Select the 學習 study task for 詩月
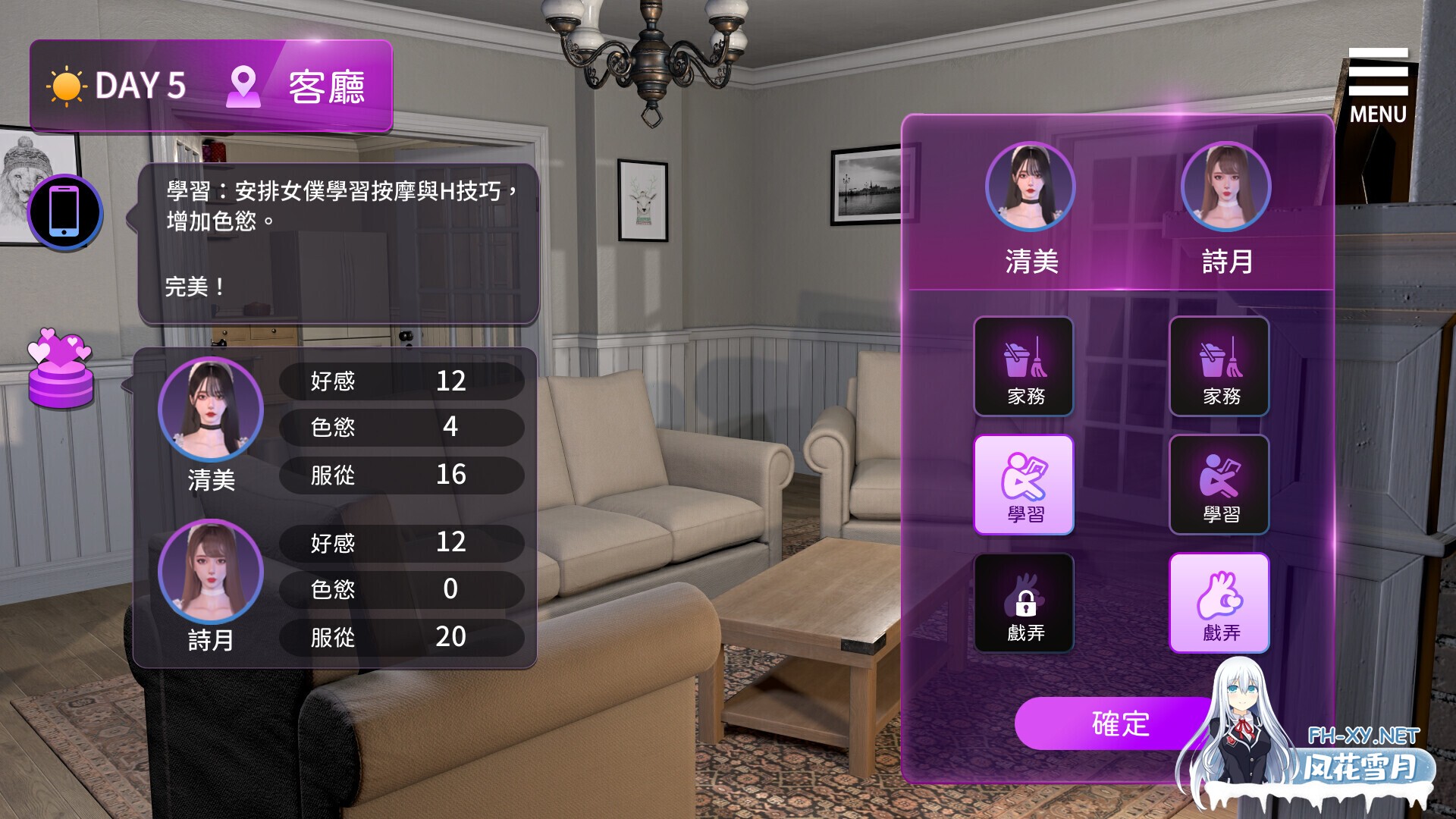The image size is (1456, 819). coord(1219,485)
